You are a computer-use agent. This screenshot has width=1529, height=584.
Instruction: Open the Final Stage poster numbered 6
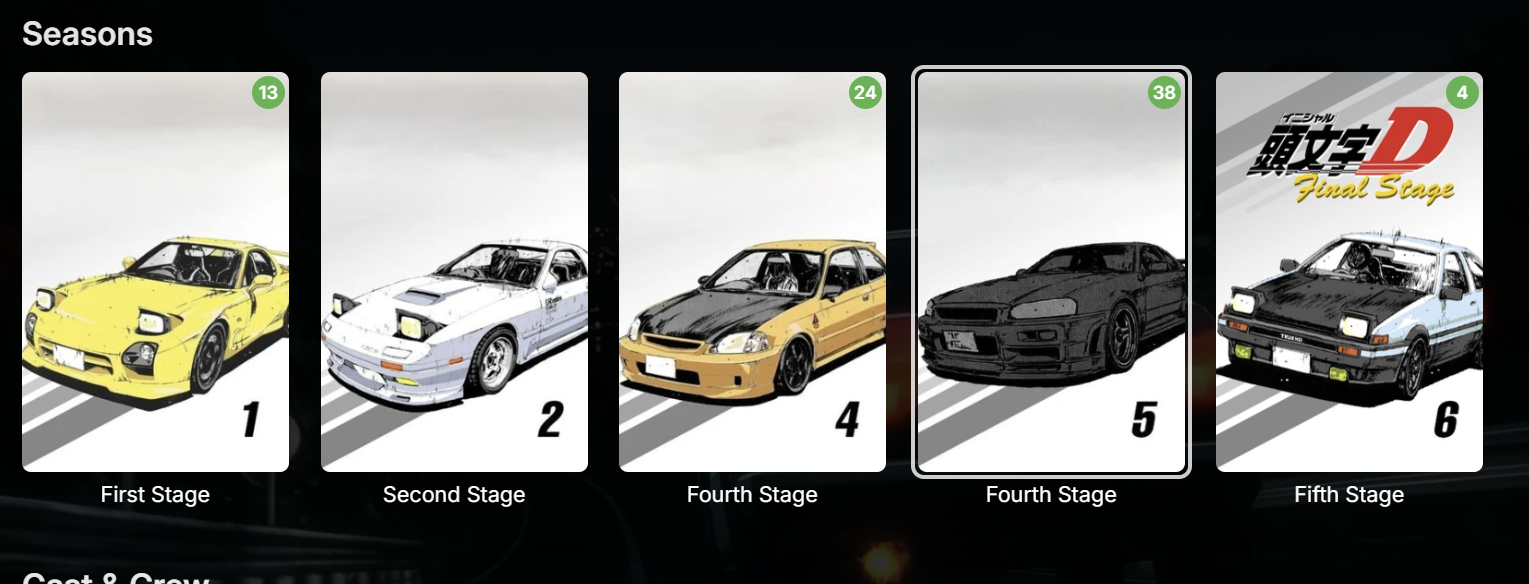click(1349, 271)
